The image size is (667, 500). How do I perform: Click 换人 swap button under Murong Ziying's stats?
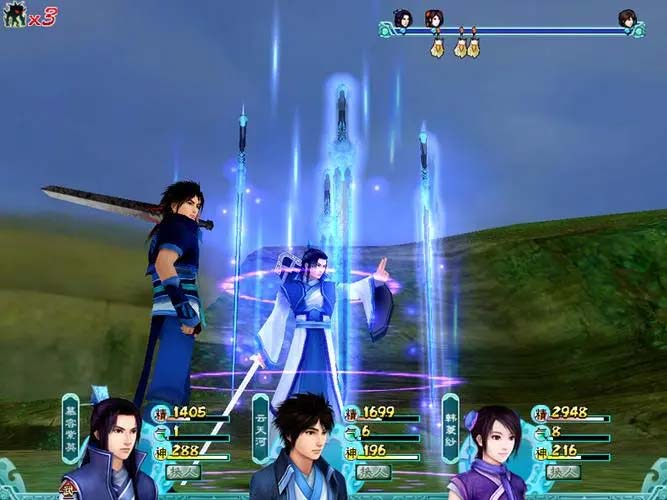183,470
